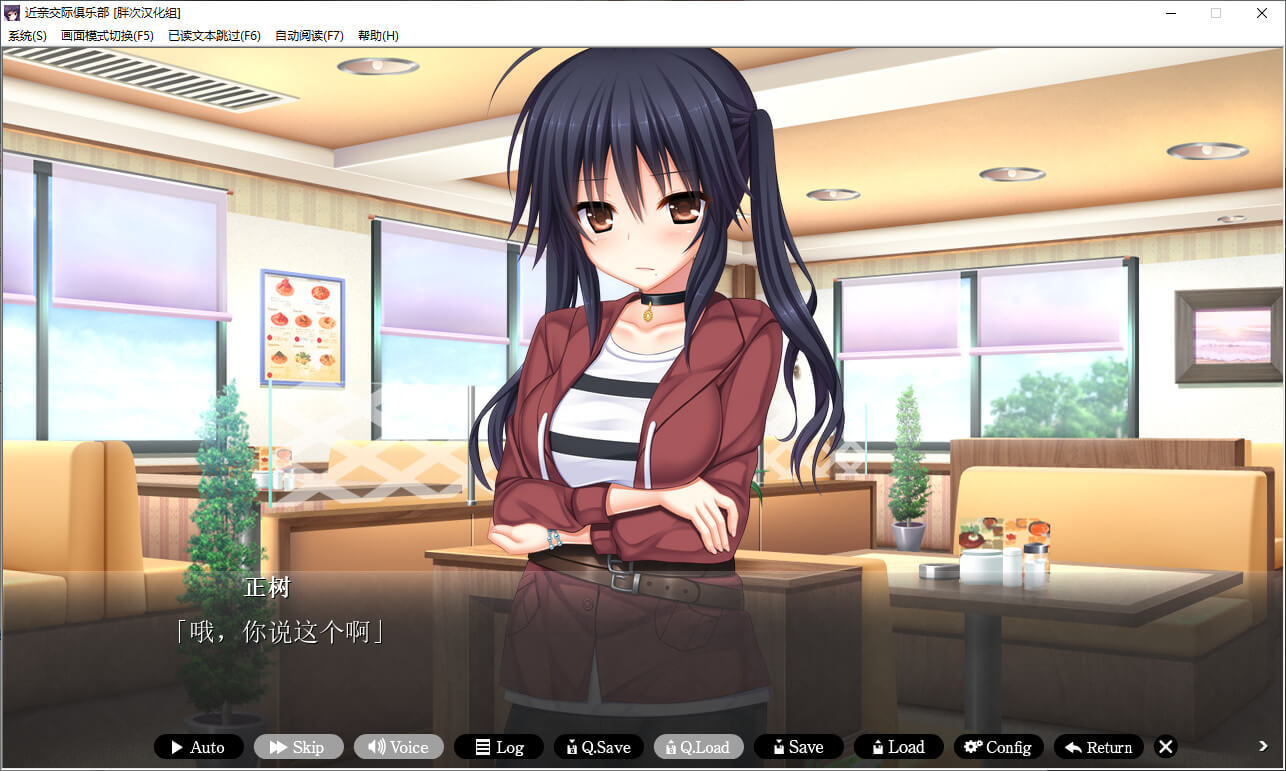Quick save with Q.Save
This screenshot has height=771, width=1286.
[598, 747]
